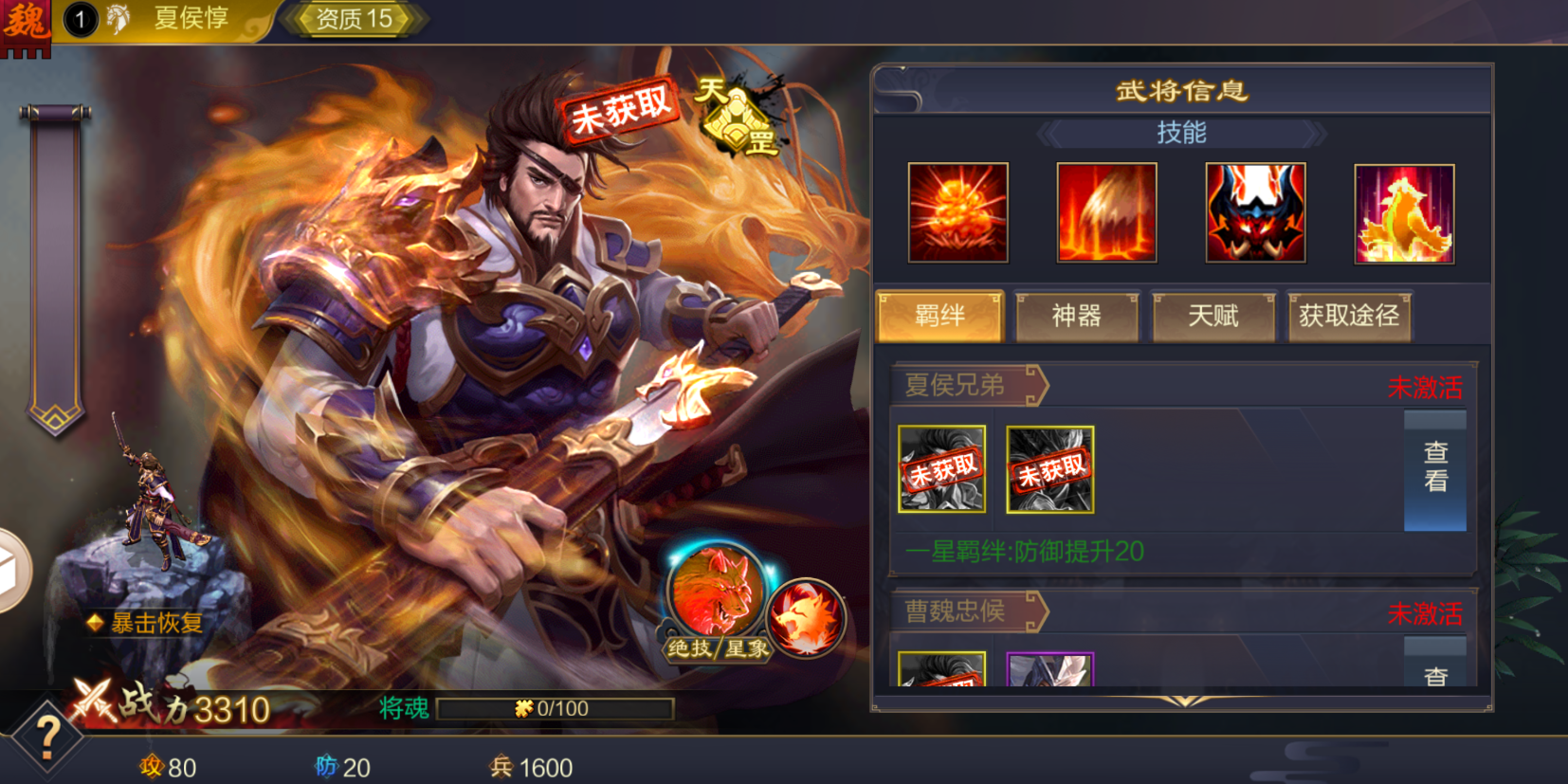Select the first 未获取 brother portrait

[941, 471]
